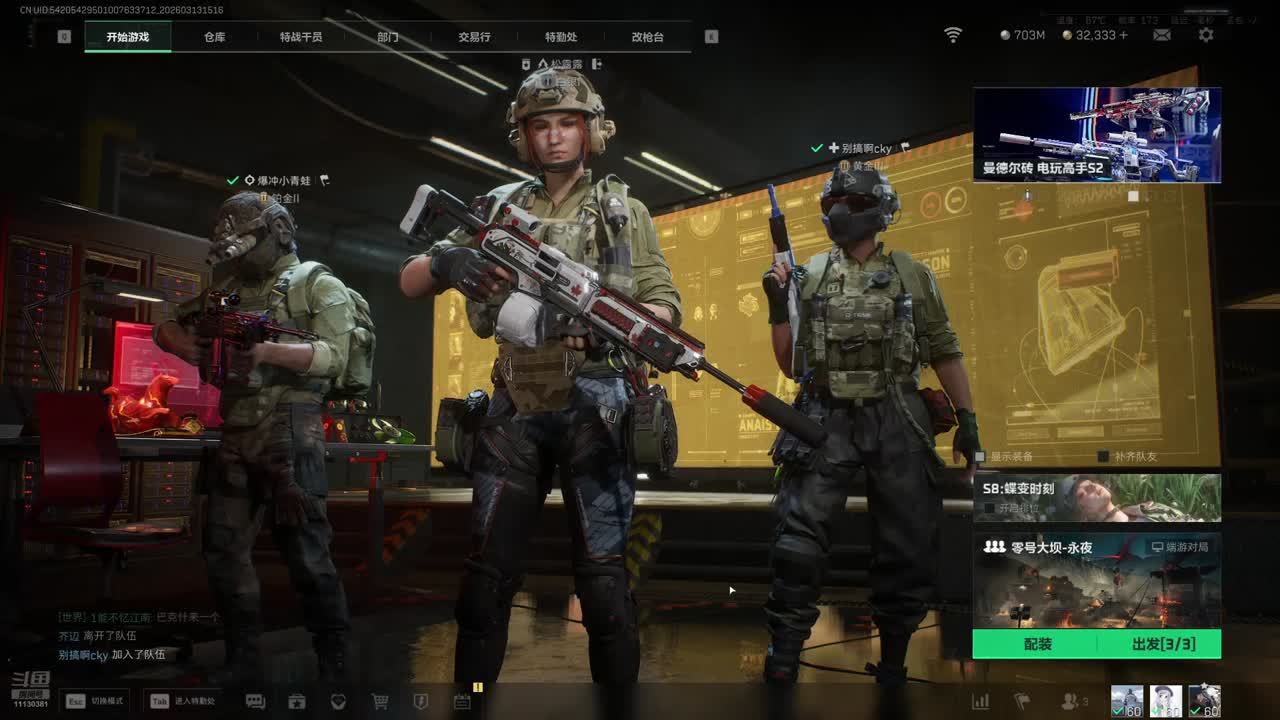The image size is (1280, 720).
Task: Open the 特战干员 operators tab
Action: click(301, 37)
